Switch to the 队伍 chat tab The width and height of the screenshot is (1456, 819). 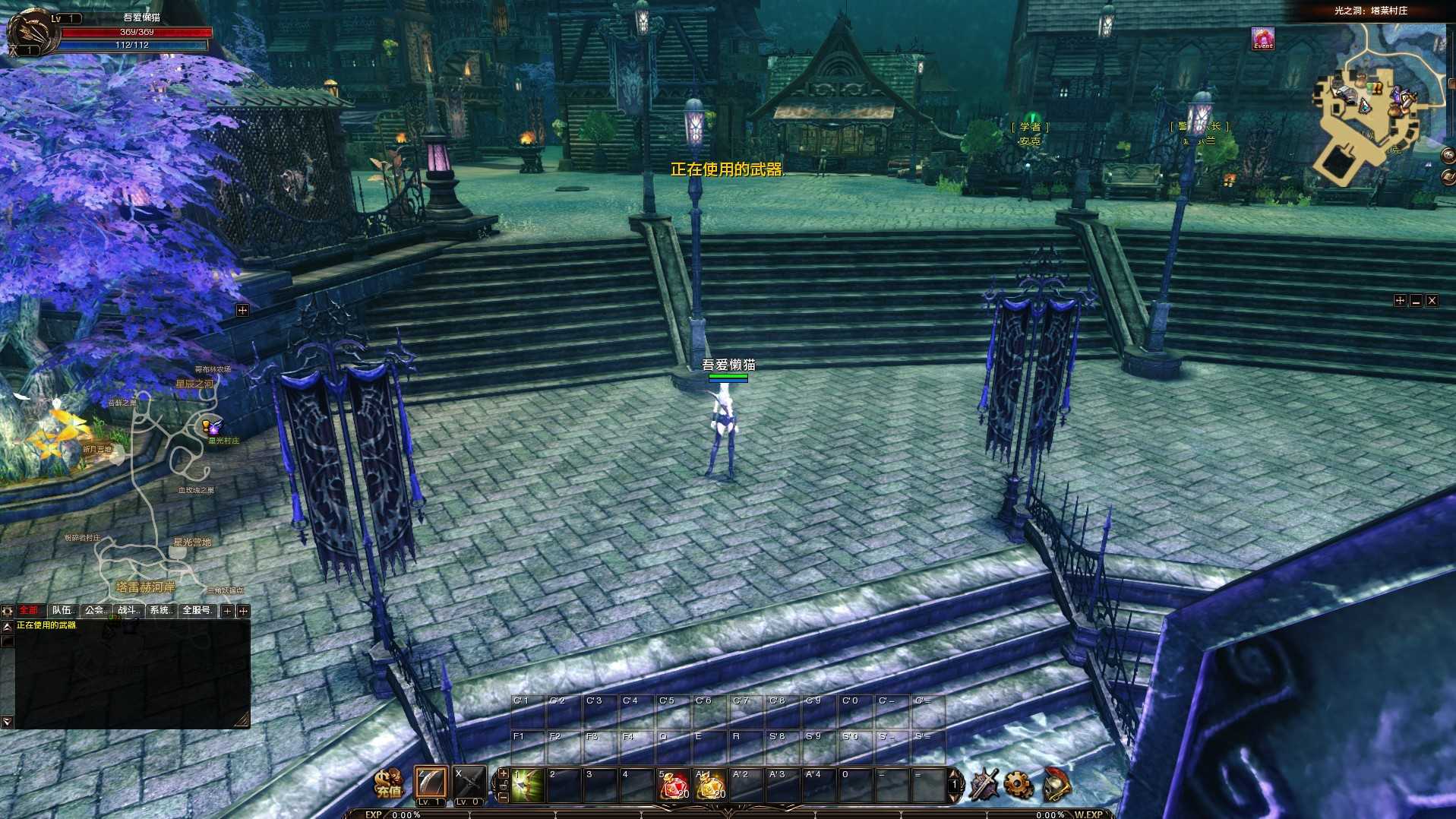coord(63,611)
